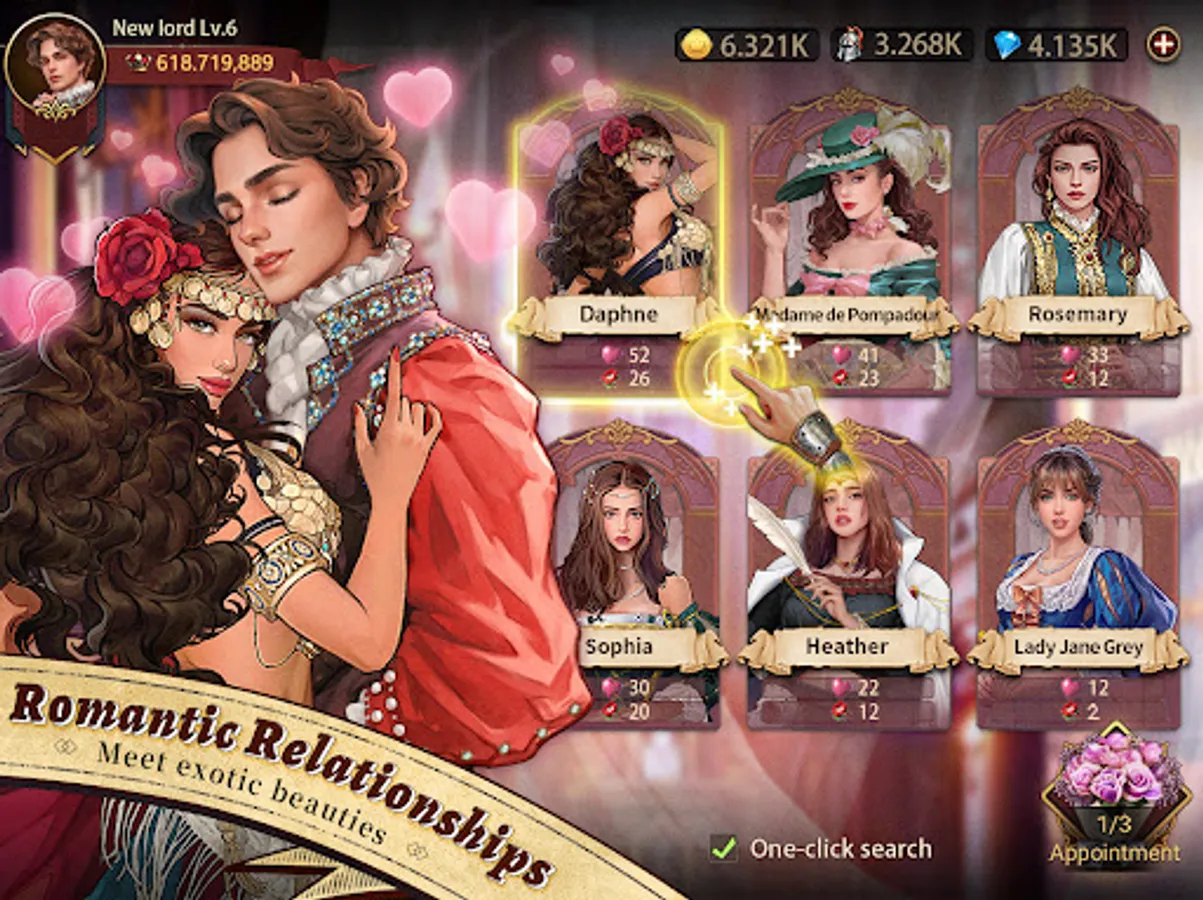
Task: Pick the Rosemary character card
Action: [1077, 250]
